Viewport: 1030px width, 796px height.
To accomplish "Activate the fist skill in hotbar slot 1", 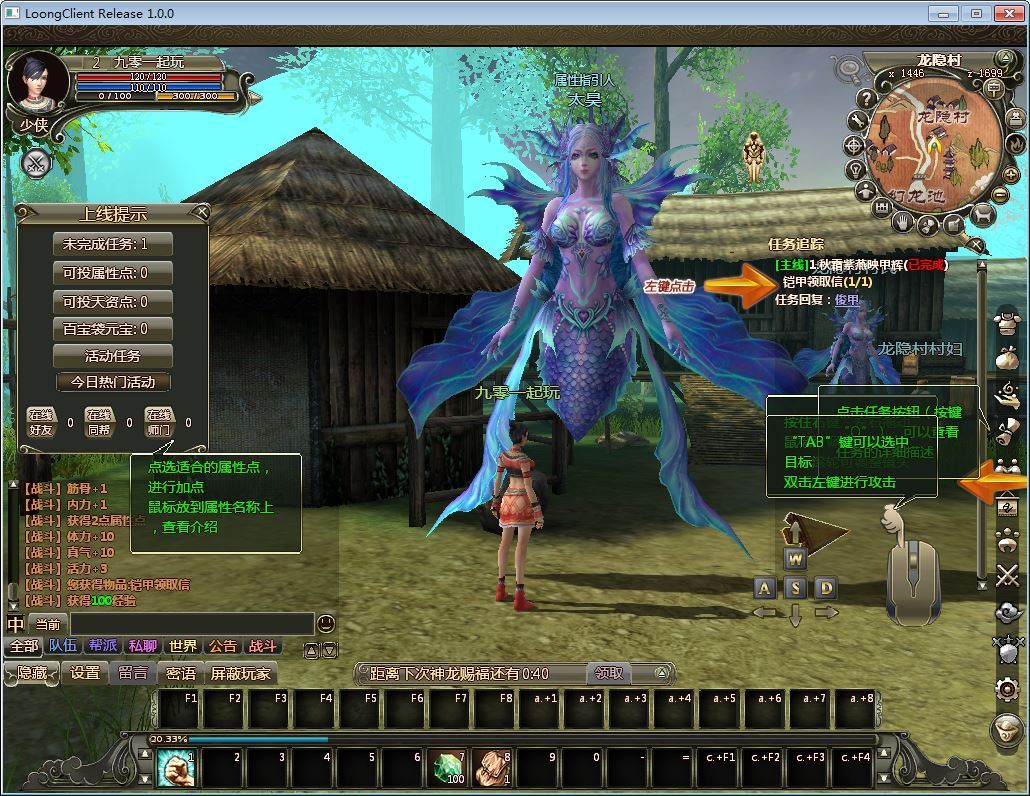I will coord(175,768).
